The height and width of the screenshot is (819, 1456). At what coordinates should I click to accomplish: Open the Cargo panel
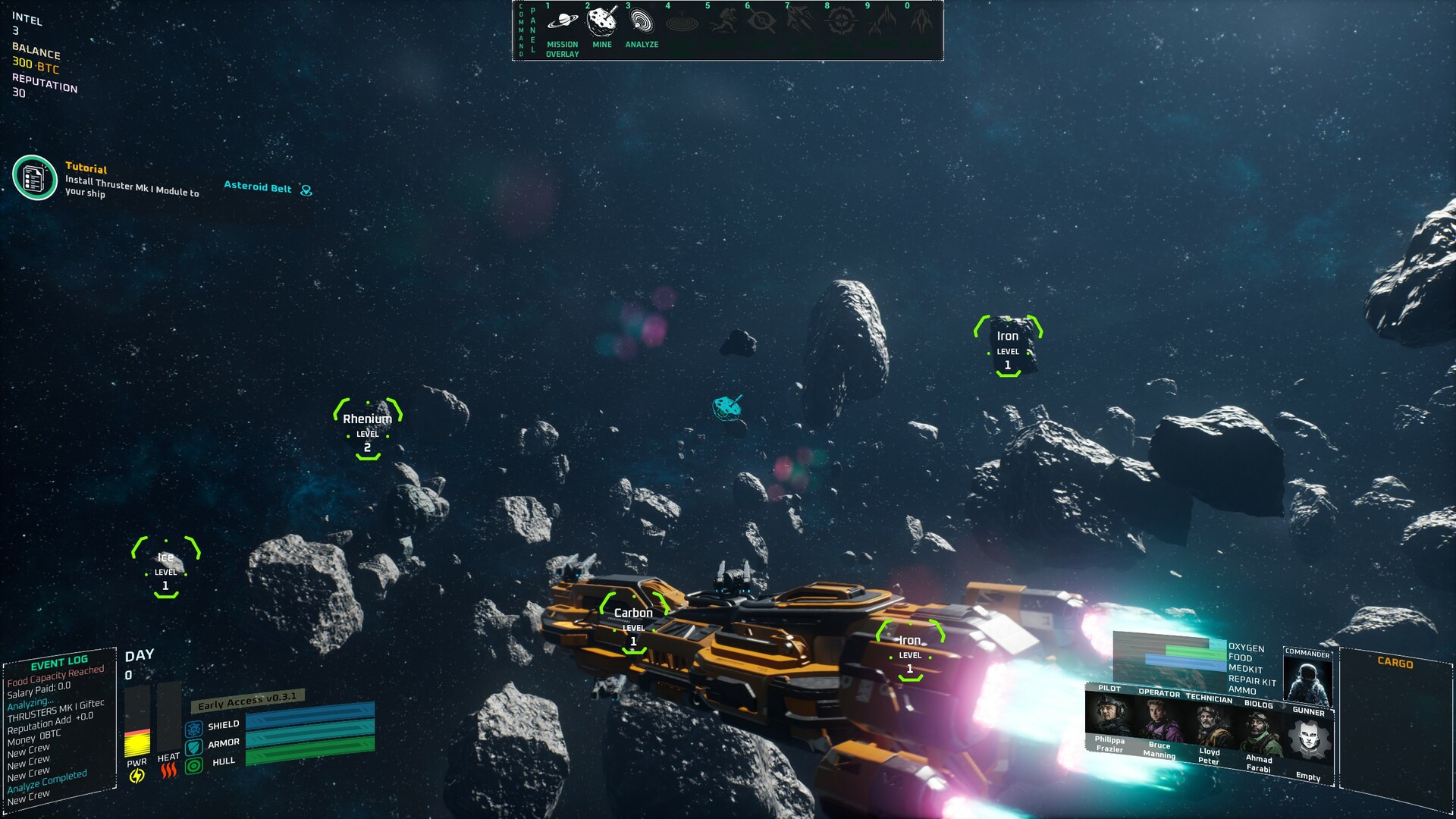click(x=1395, y=662)
